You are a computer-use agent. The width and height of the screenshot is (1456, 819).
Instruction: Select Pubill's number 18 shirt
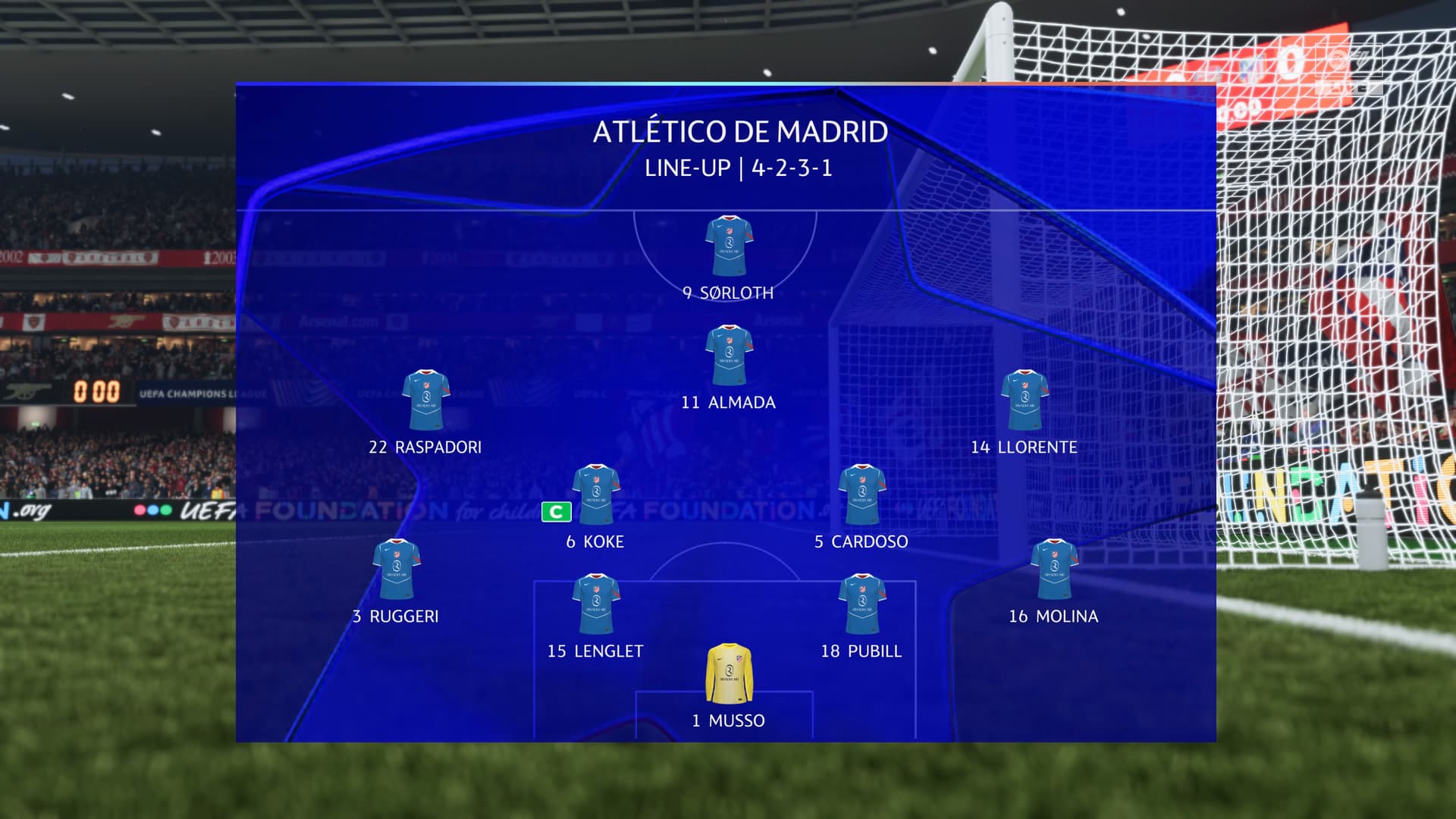point(861,604)
